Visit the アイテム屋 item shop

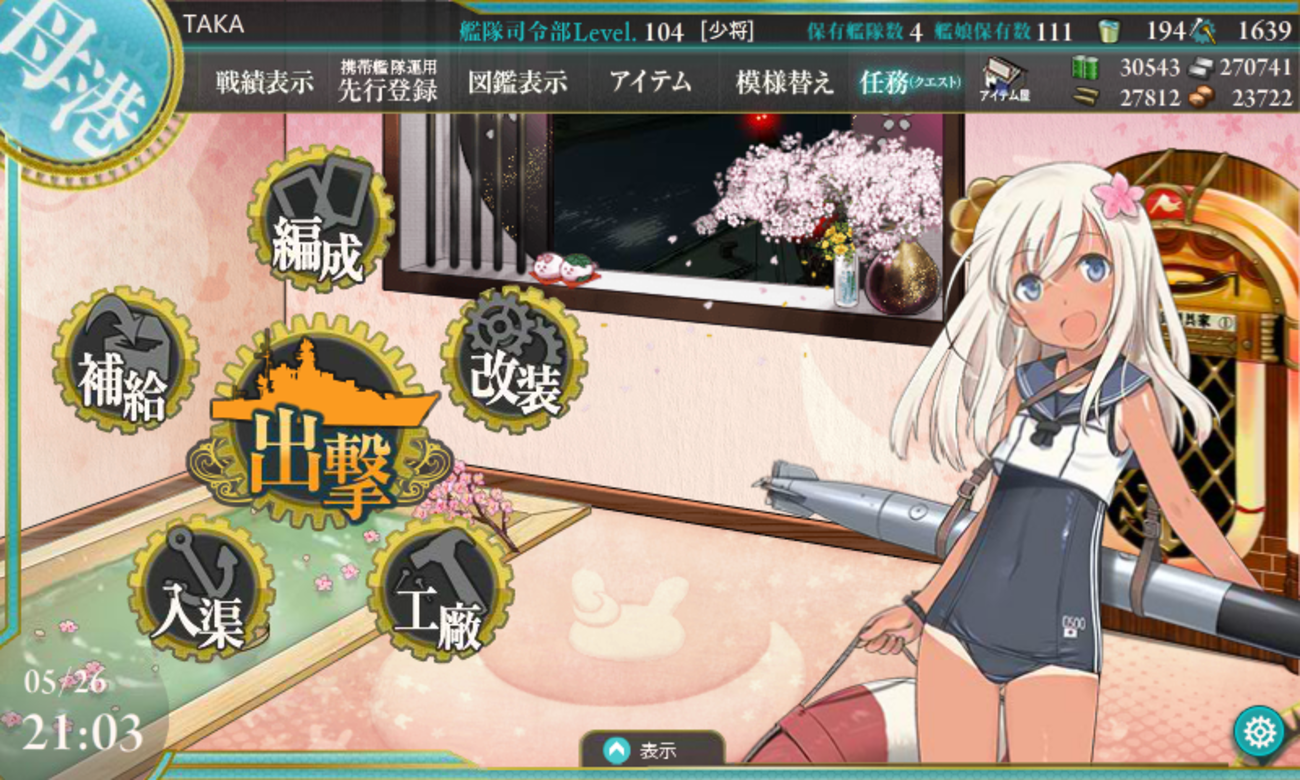[1004, 80]
